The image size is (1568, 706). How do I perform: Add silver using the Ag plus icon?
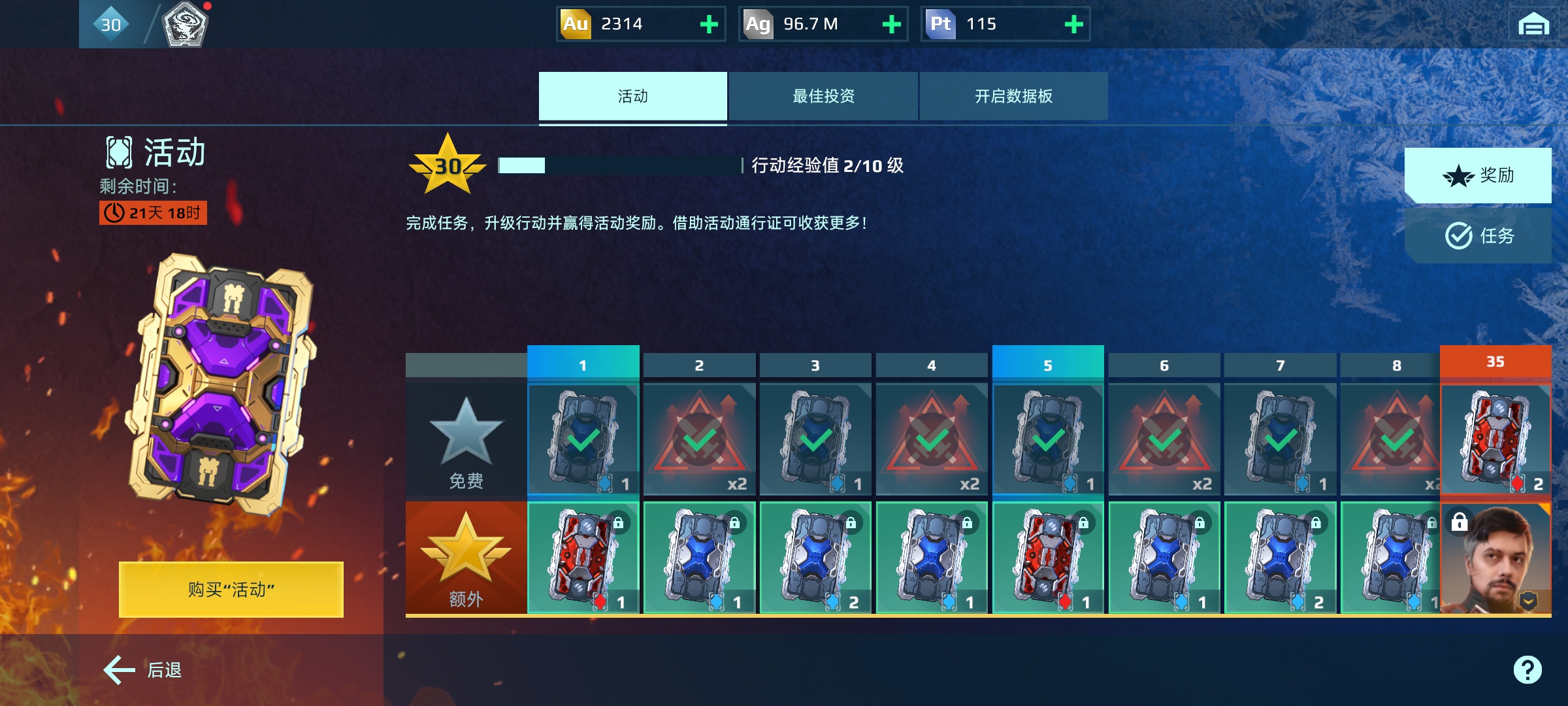coord(892,24)
